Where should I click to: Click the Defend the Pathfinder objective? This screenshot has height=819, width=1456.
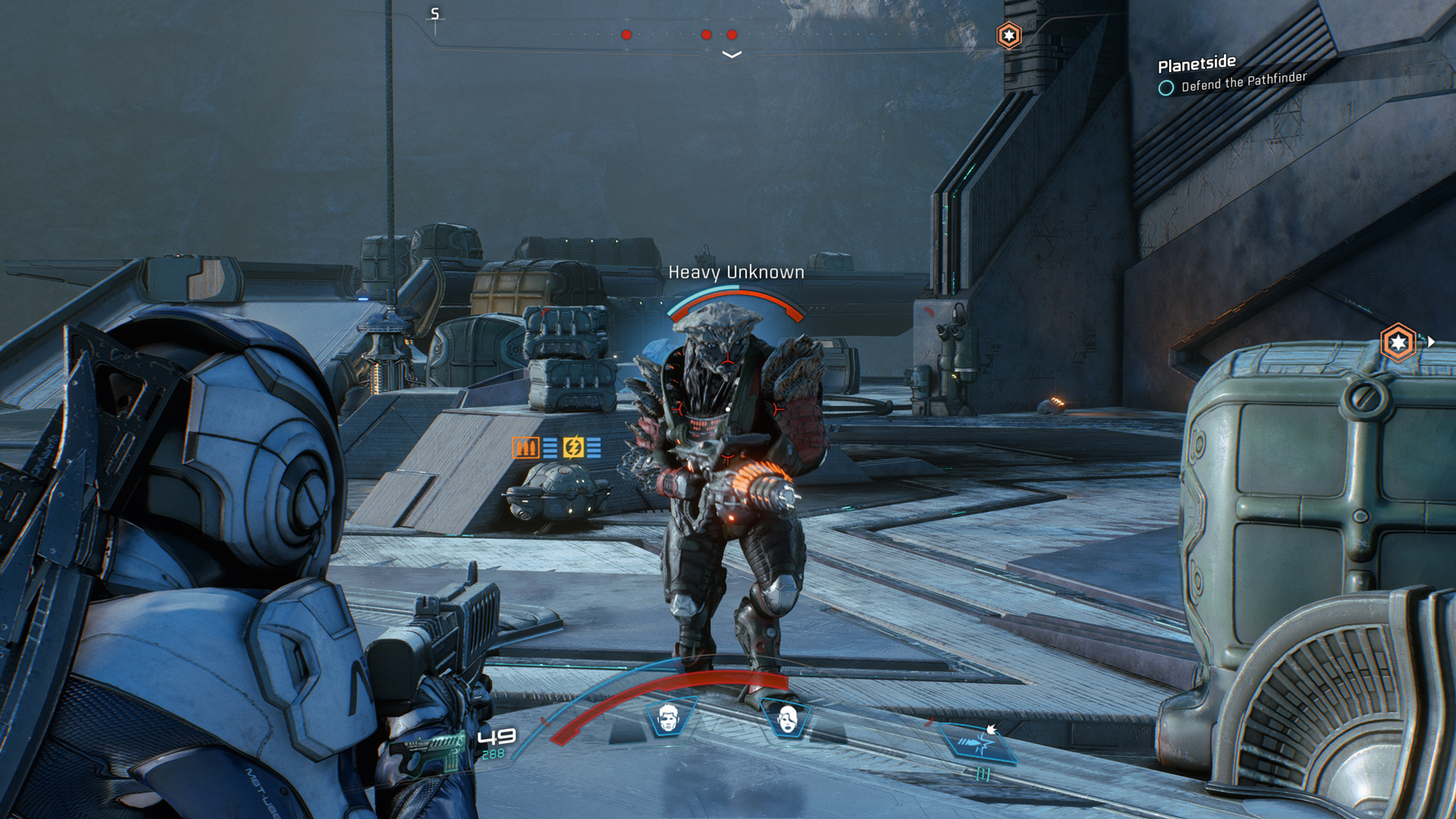pyautogui.click(x=1244, y=82)
